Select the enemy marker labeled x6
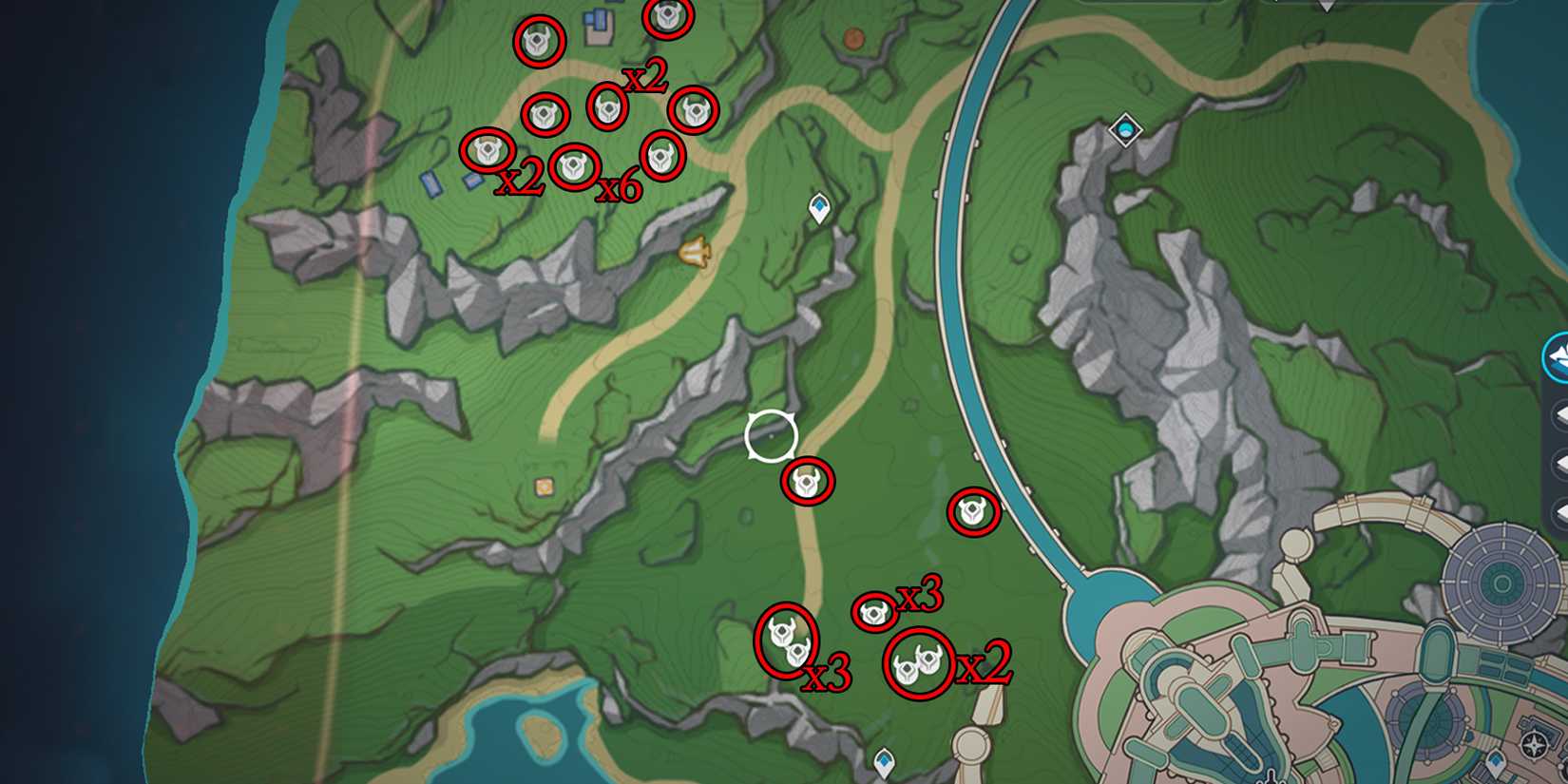This screenshot has width=1568, height=784. click(x=575, y=167)
